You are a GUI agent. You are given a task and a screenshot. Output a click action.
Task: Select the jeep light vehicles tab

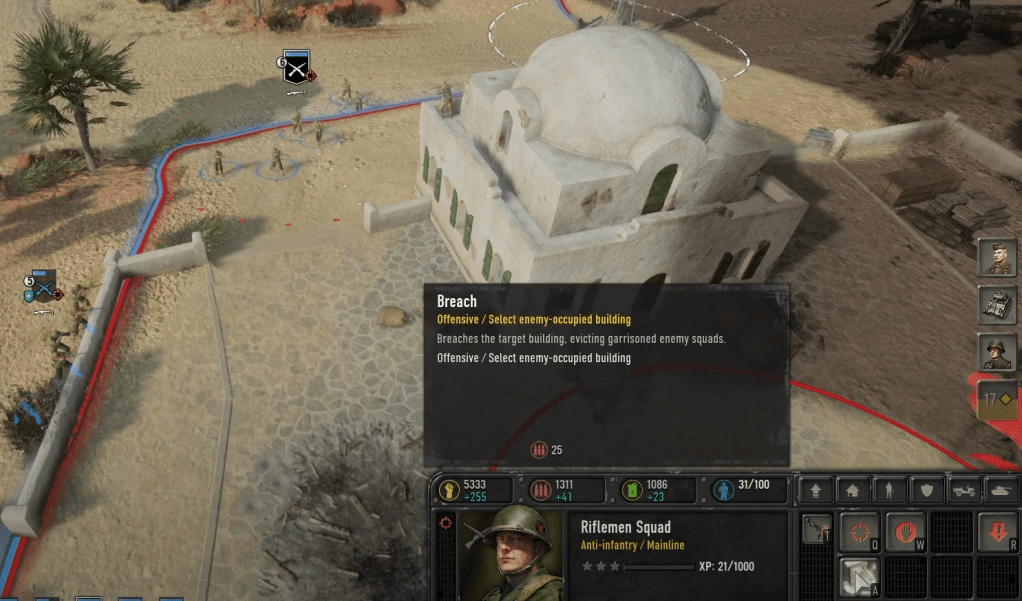tap(964, 491)
